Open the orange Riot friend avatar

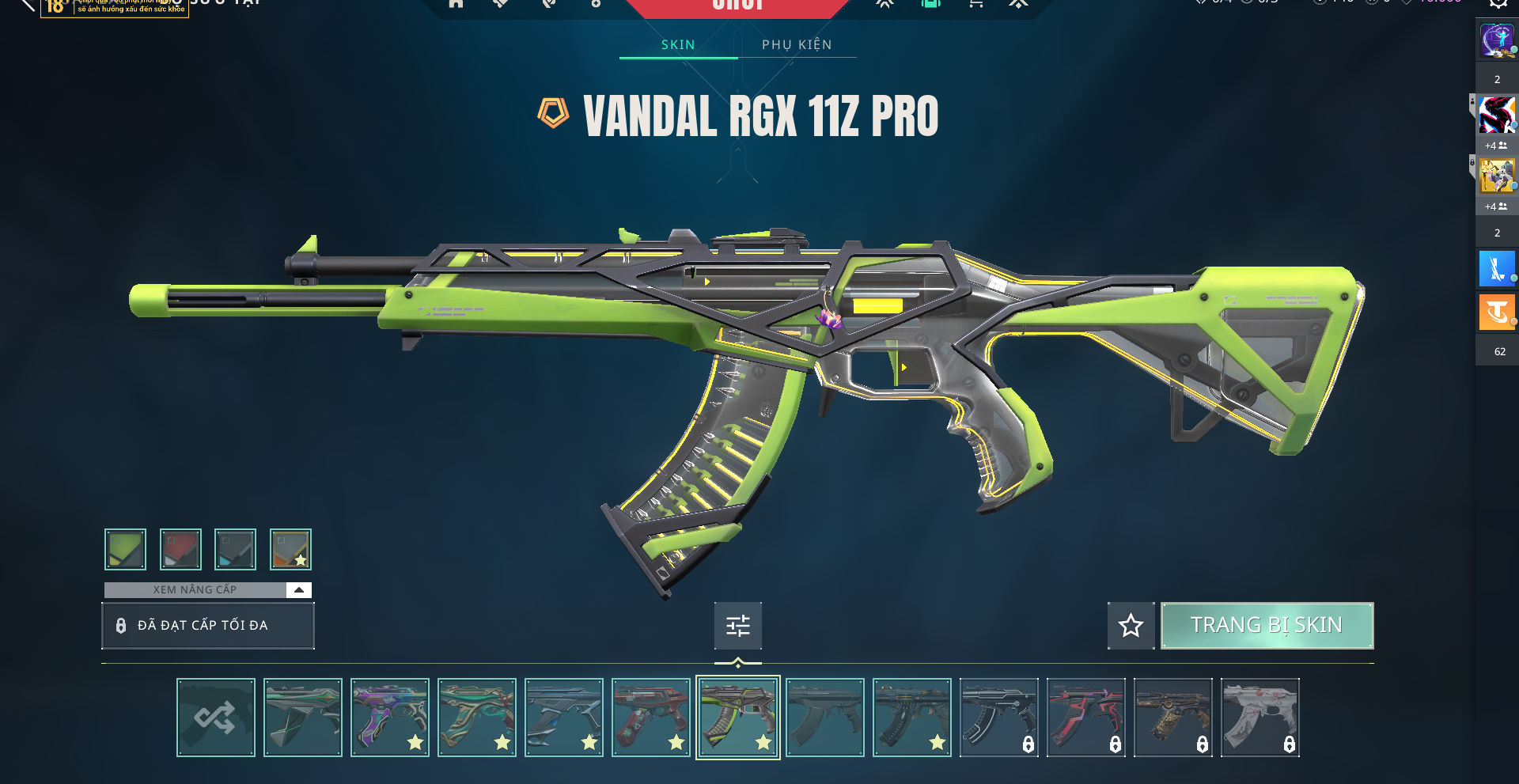[x=1496, y=312]
